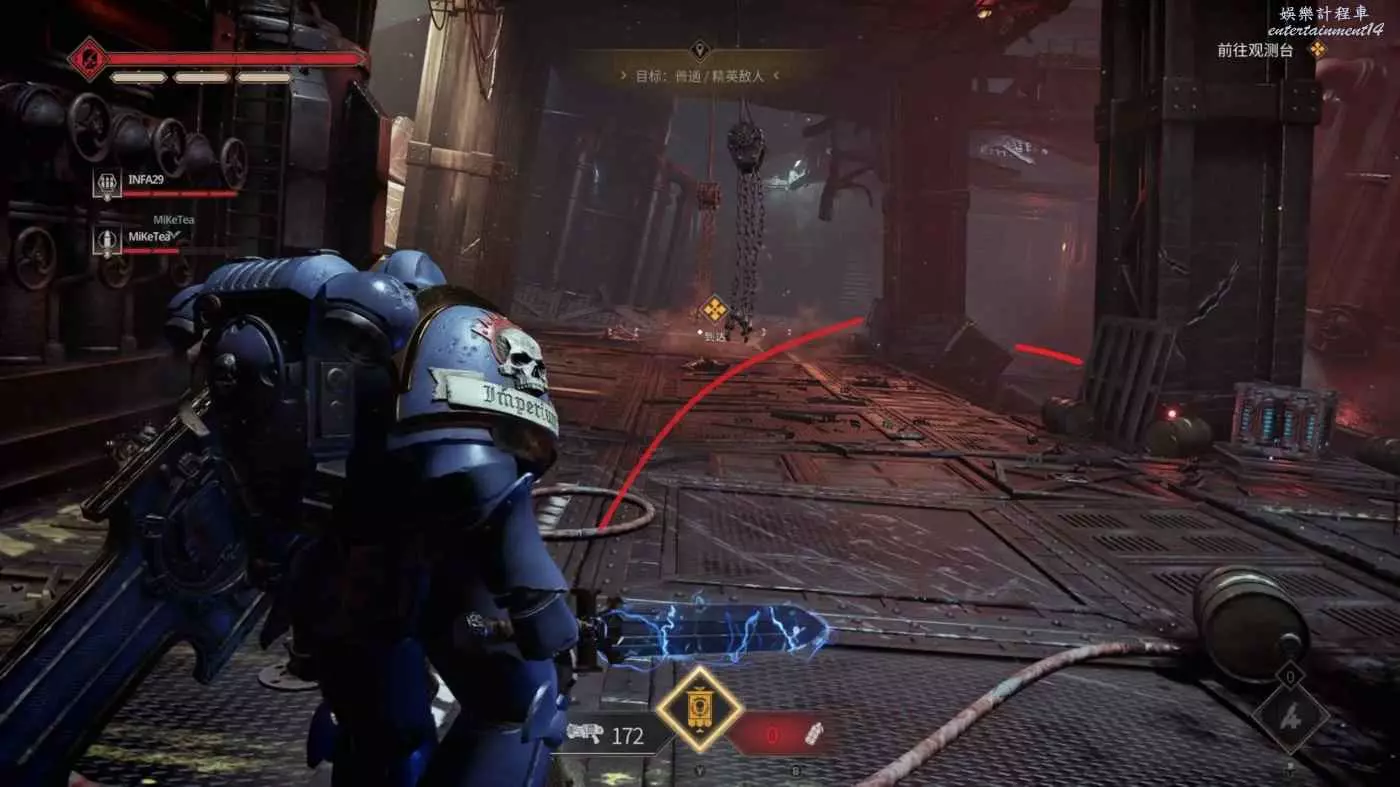Image resolution: width=1400 pixels, height=787 pixels.
Task: Select teammate INFA29's class icon
Action: tap(107, 184)
